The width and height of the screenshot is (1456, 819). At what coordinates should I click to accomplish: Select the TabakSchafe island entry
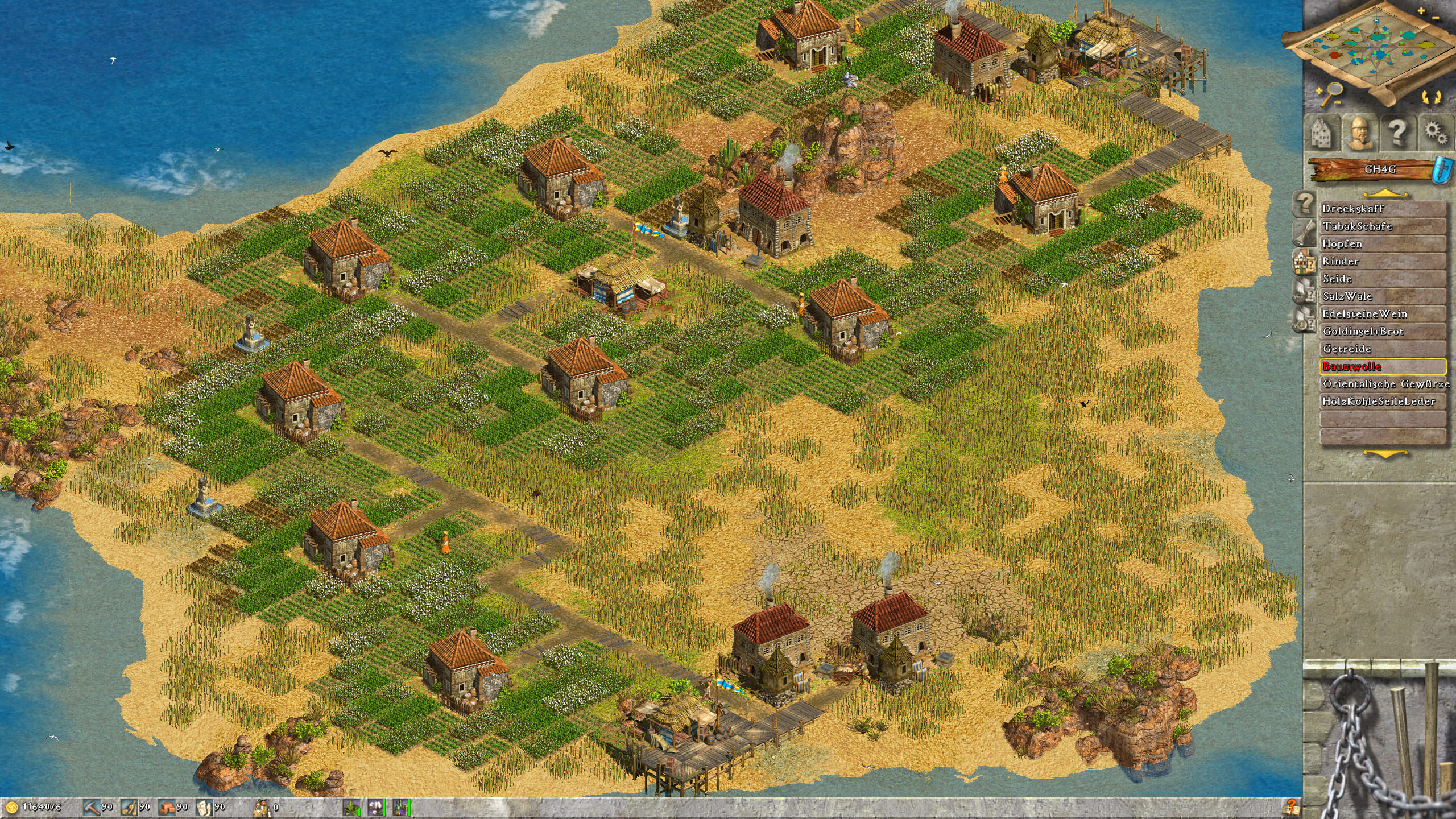pyautogui.click(x=1382, y=226)
